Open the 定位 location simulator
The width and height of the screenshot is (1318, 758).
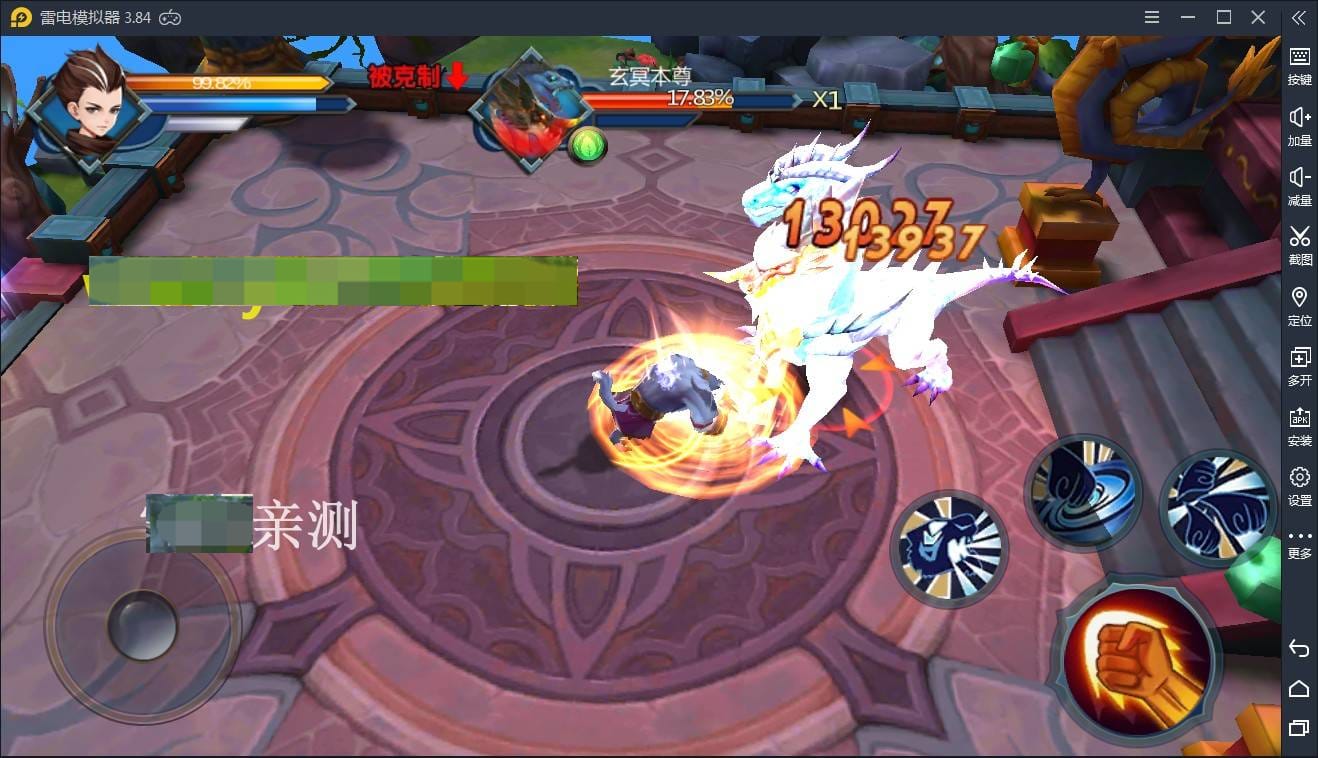[x=1299, y=305]
